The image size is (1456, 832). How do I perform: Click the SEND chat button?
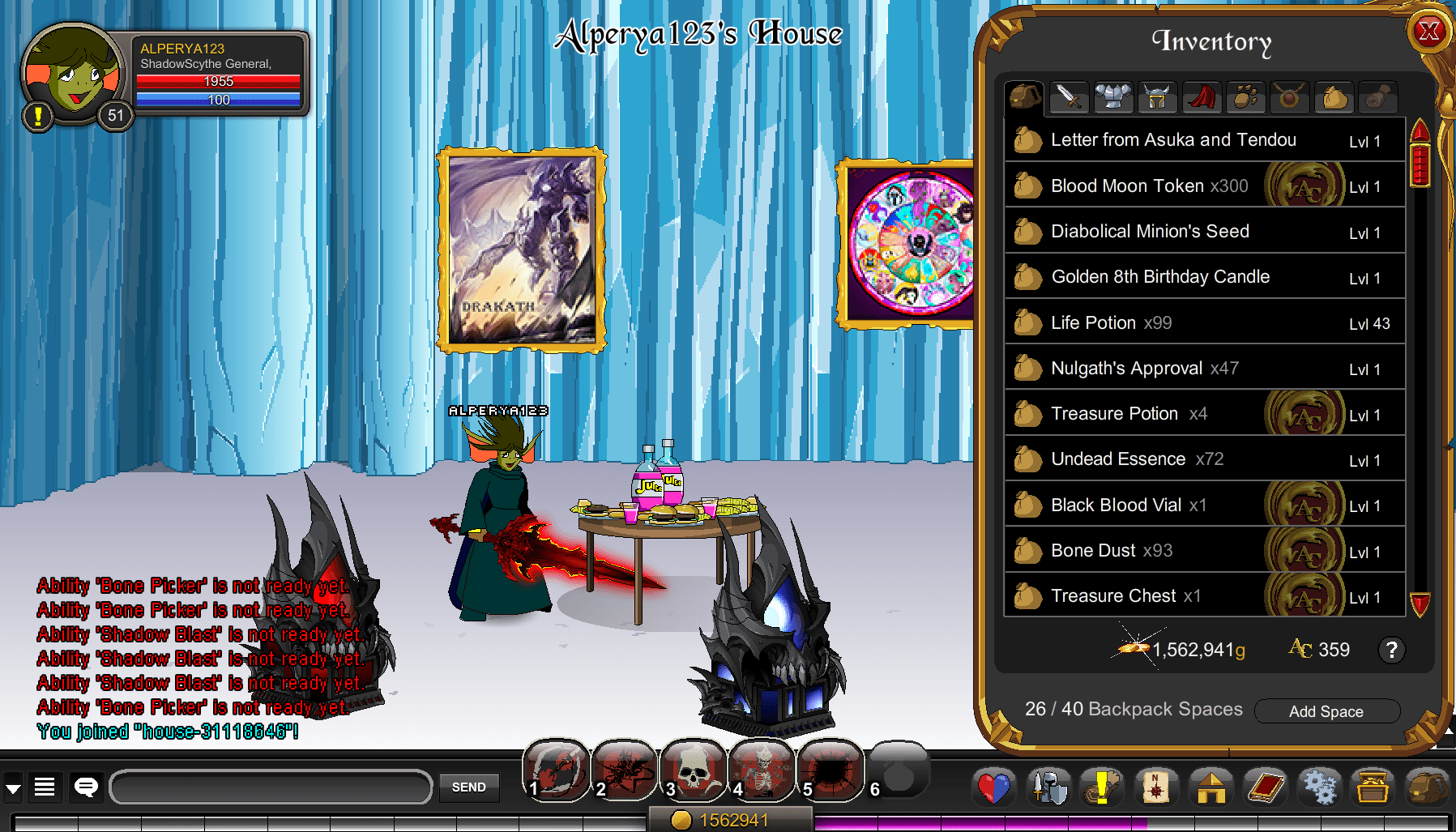pos(468,787)
